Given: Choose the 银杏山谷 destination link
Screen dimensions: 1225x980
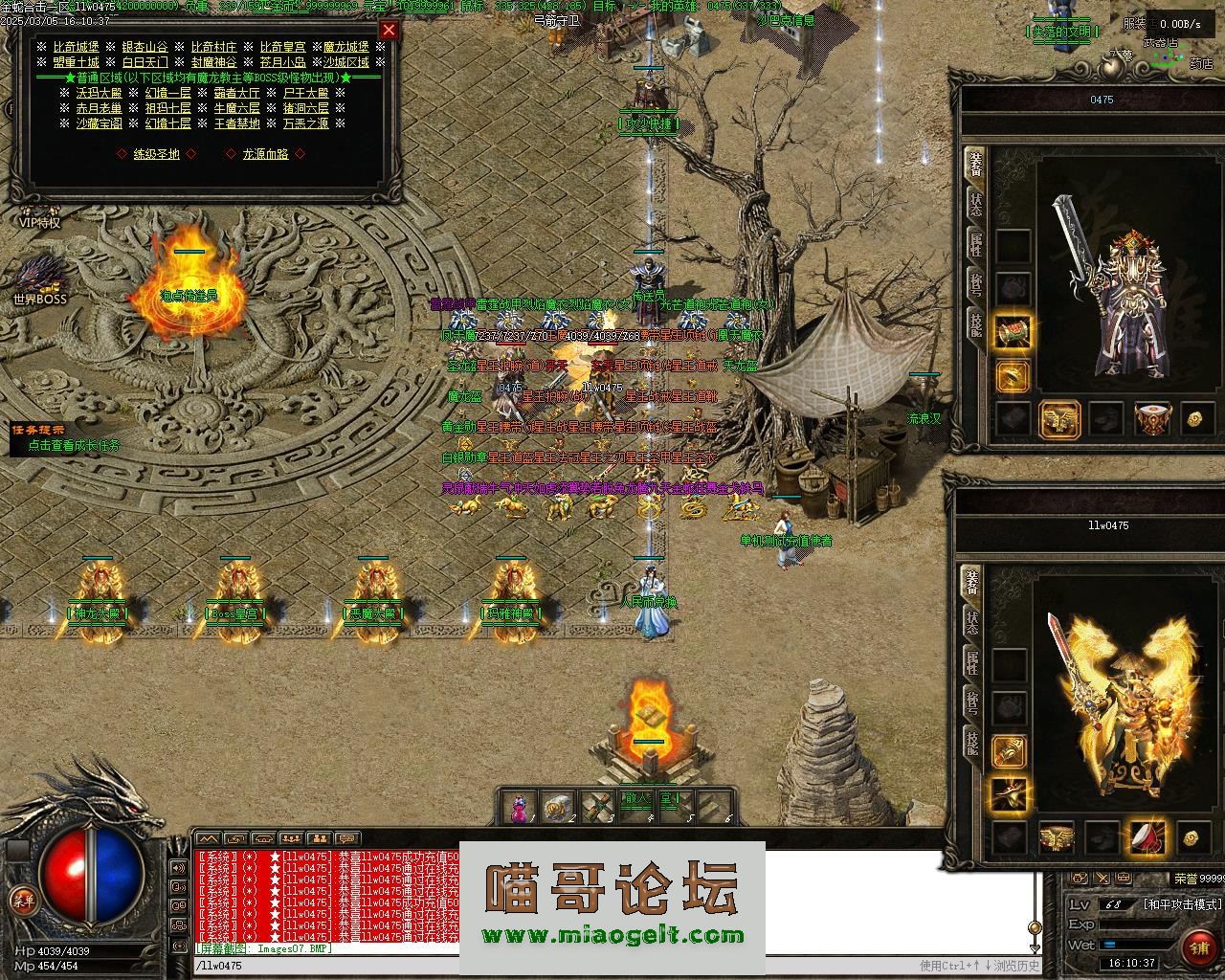Looking at the screenshot, I should tap(145, 46).
